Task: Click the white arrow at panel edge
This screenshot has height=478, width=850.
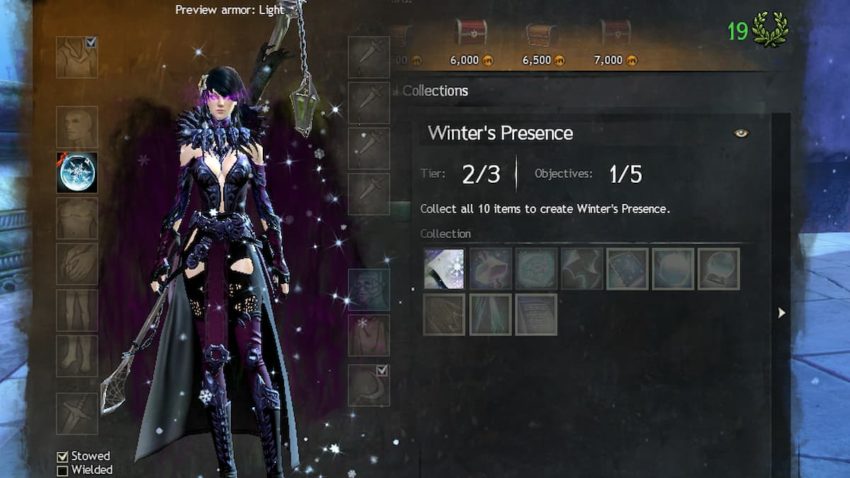Action: [781, 313]
